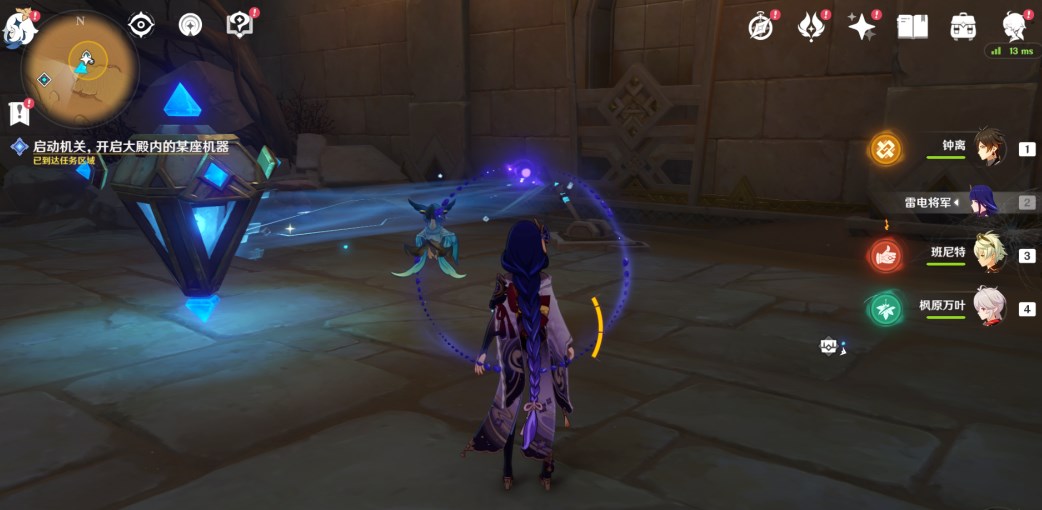The height and width of the screenshot is (510, 1042).
Task: Open the winged battle pass icon
Action: click(x=811, y=27)
